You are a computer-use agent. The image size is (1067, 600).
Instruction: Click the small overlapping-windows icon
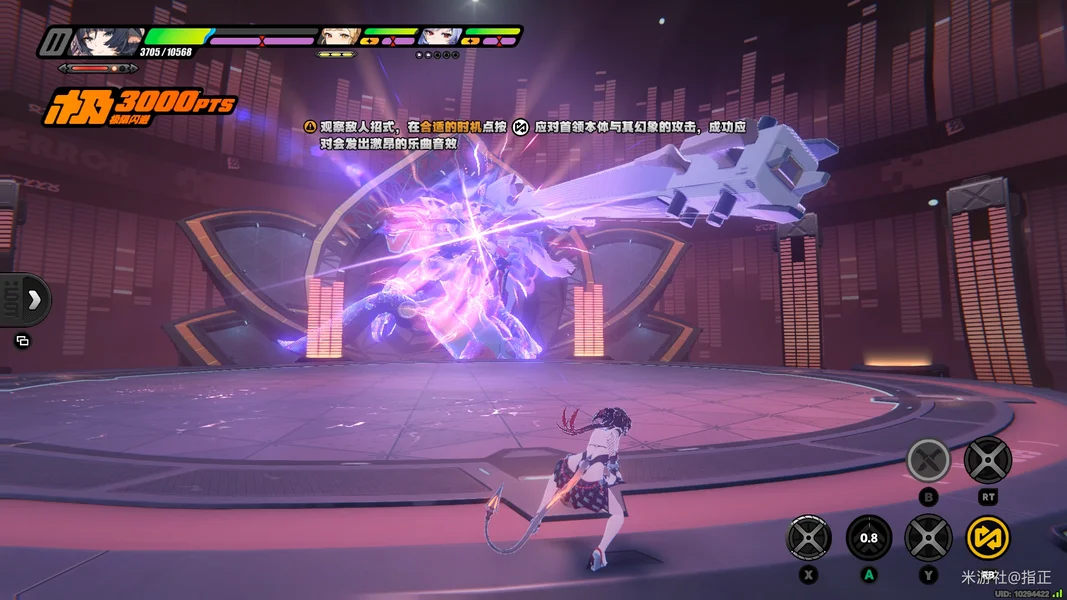[23, 341]
